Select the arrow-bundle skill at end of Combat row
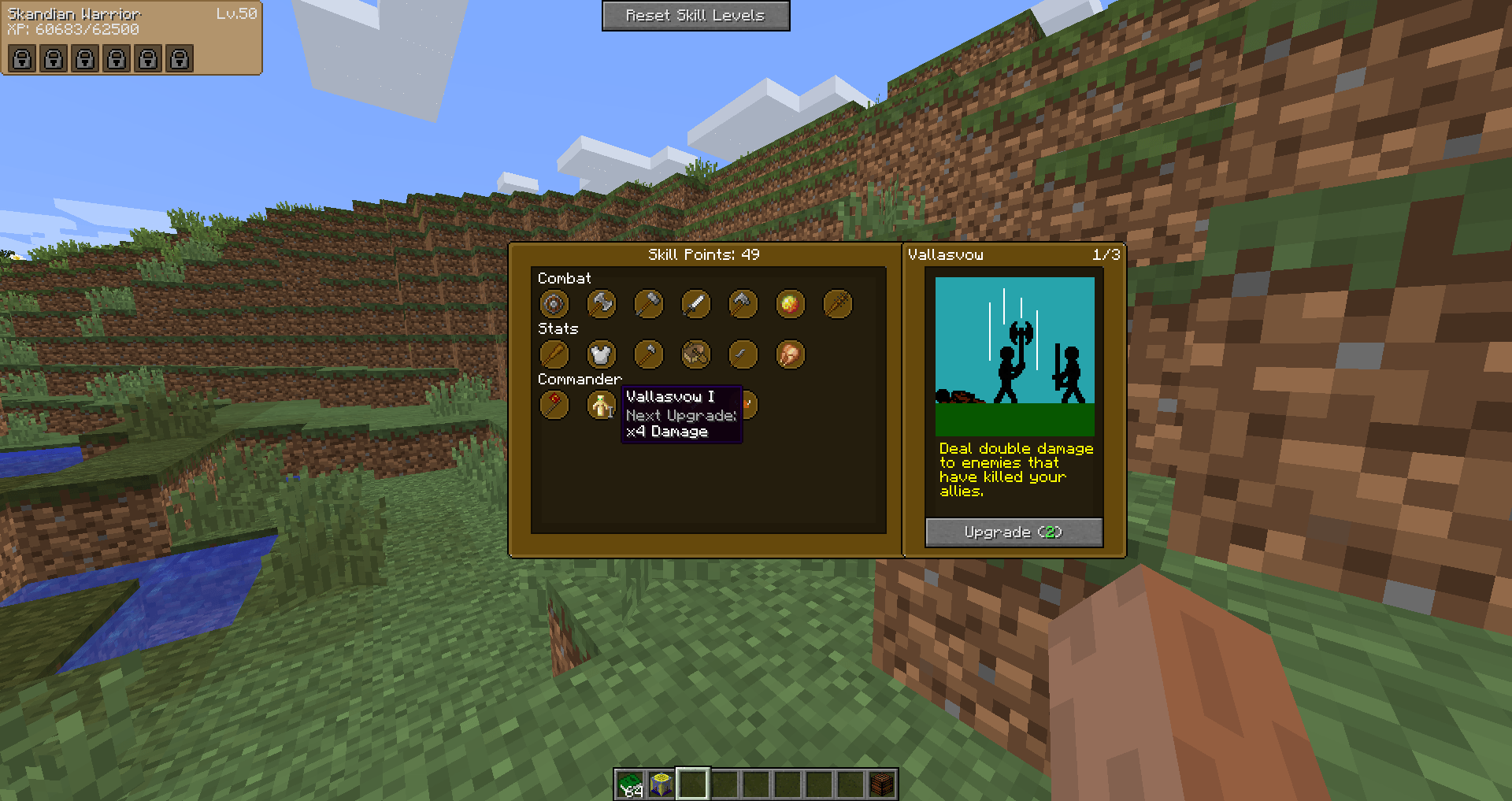Screen dimensions: 1512x801 click(837, 304)
